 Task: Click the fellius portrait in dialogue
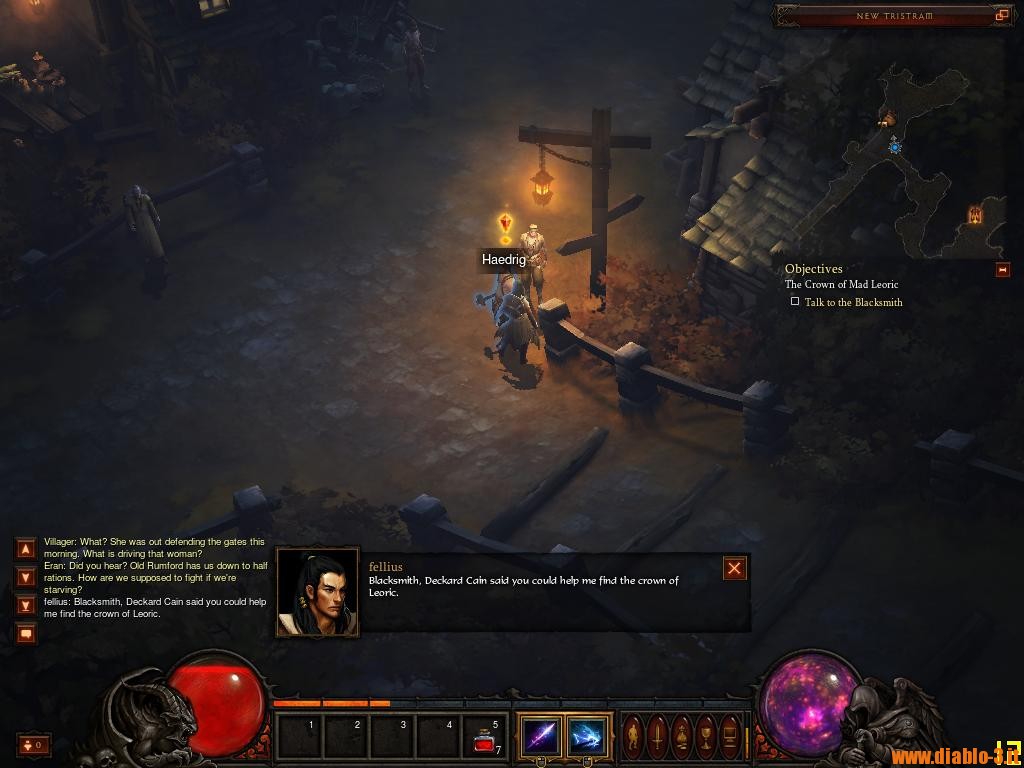317,592
